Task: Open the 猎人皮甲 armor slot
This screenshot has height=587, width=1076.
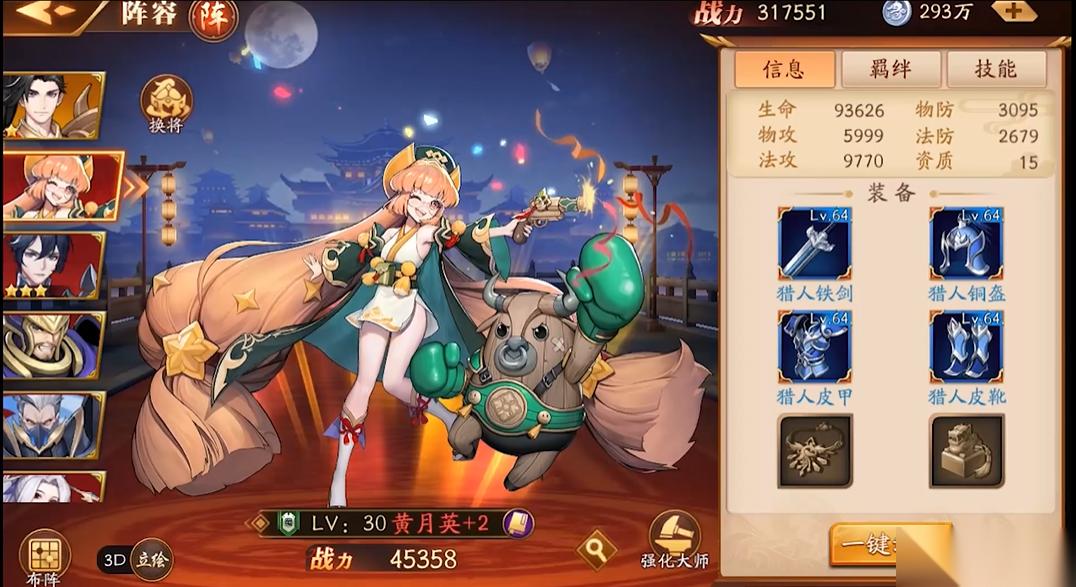Action: 814,347
